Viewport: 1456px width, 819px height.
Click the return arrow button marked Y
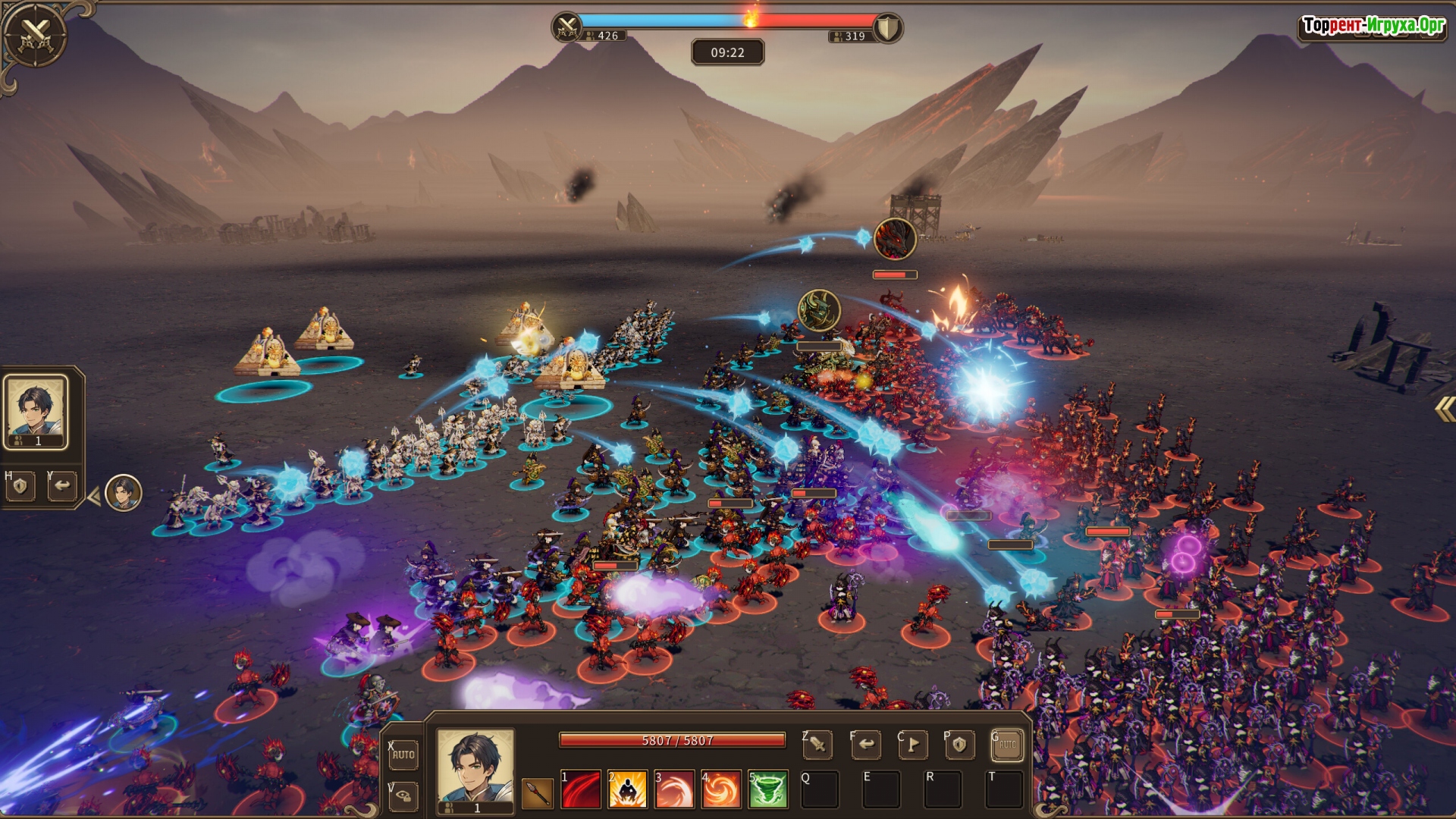(x=62, y=486)
